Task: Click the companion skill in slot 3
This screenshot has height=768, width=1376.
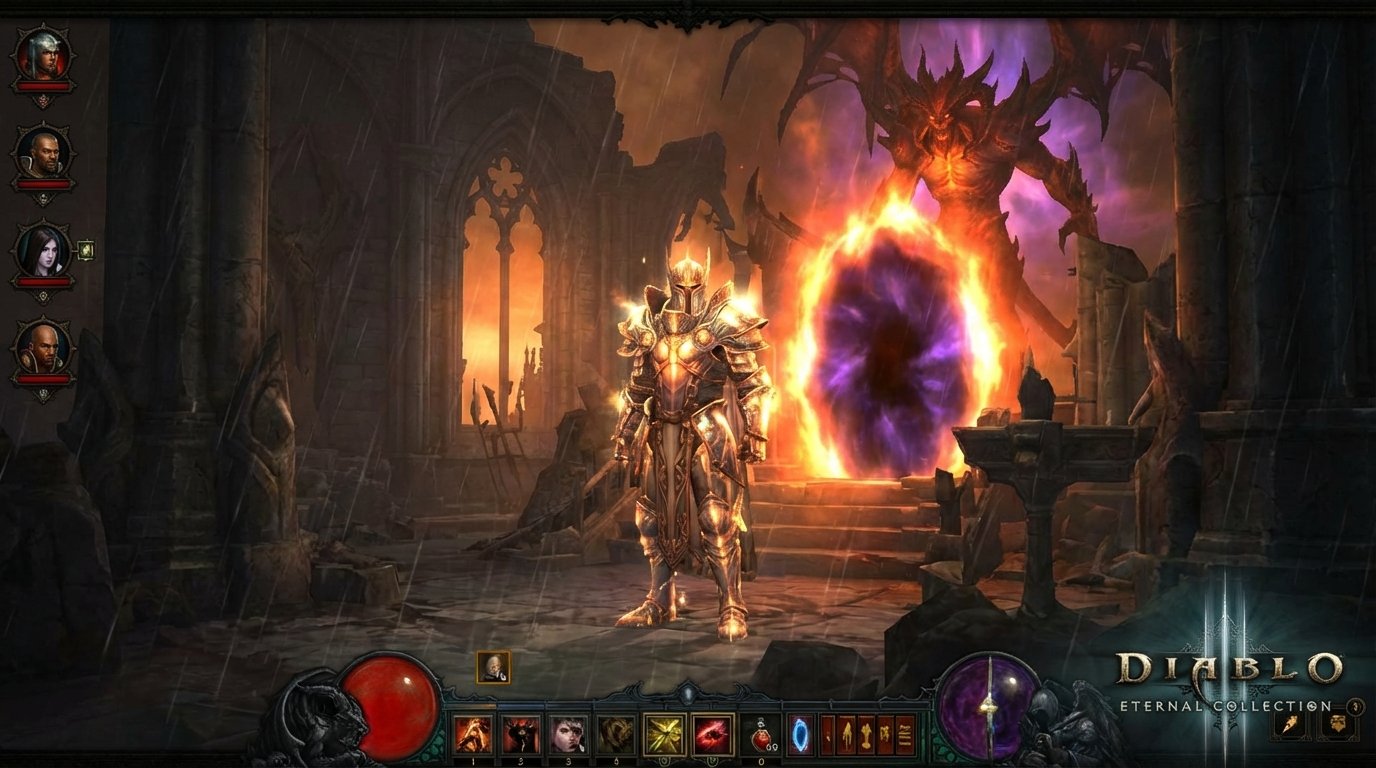Action: point(567,732)
